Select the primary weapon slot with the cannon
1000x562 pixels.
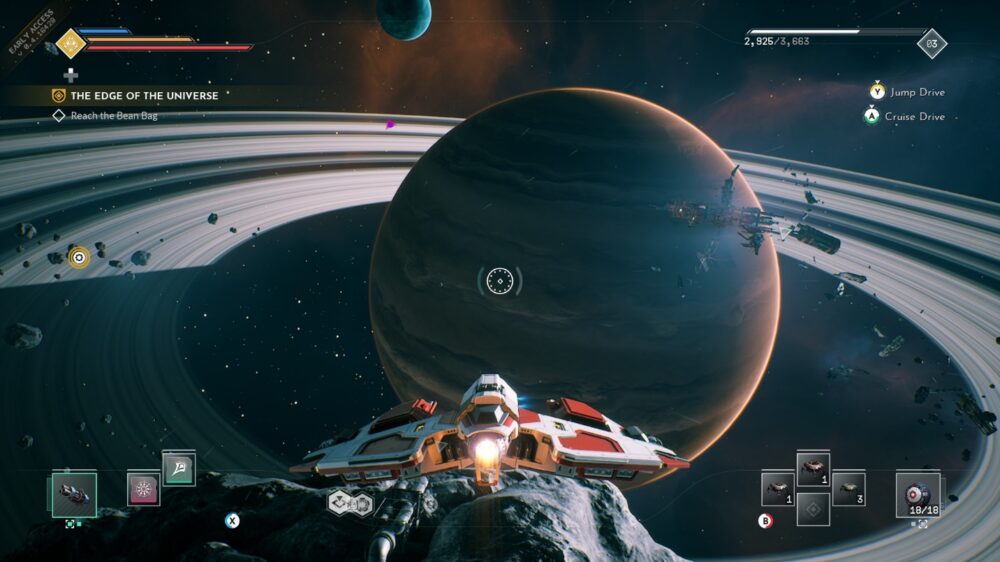[74, 493]
